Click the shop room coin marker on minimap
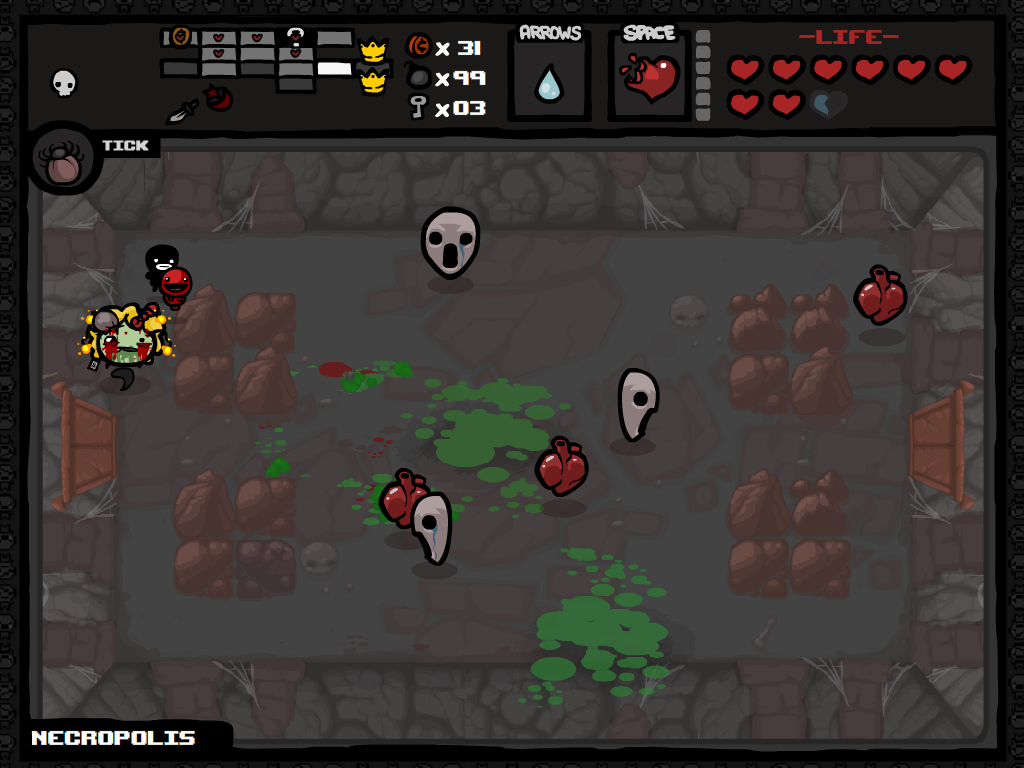The height and width of the screenshot is (768, 1024). click(x=180, y=37)
